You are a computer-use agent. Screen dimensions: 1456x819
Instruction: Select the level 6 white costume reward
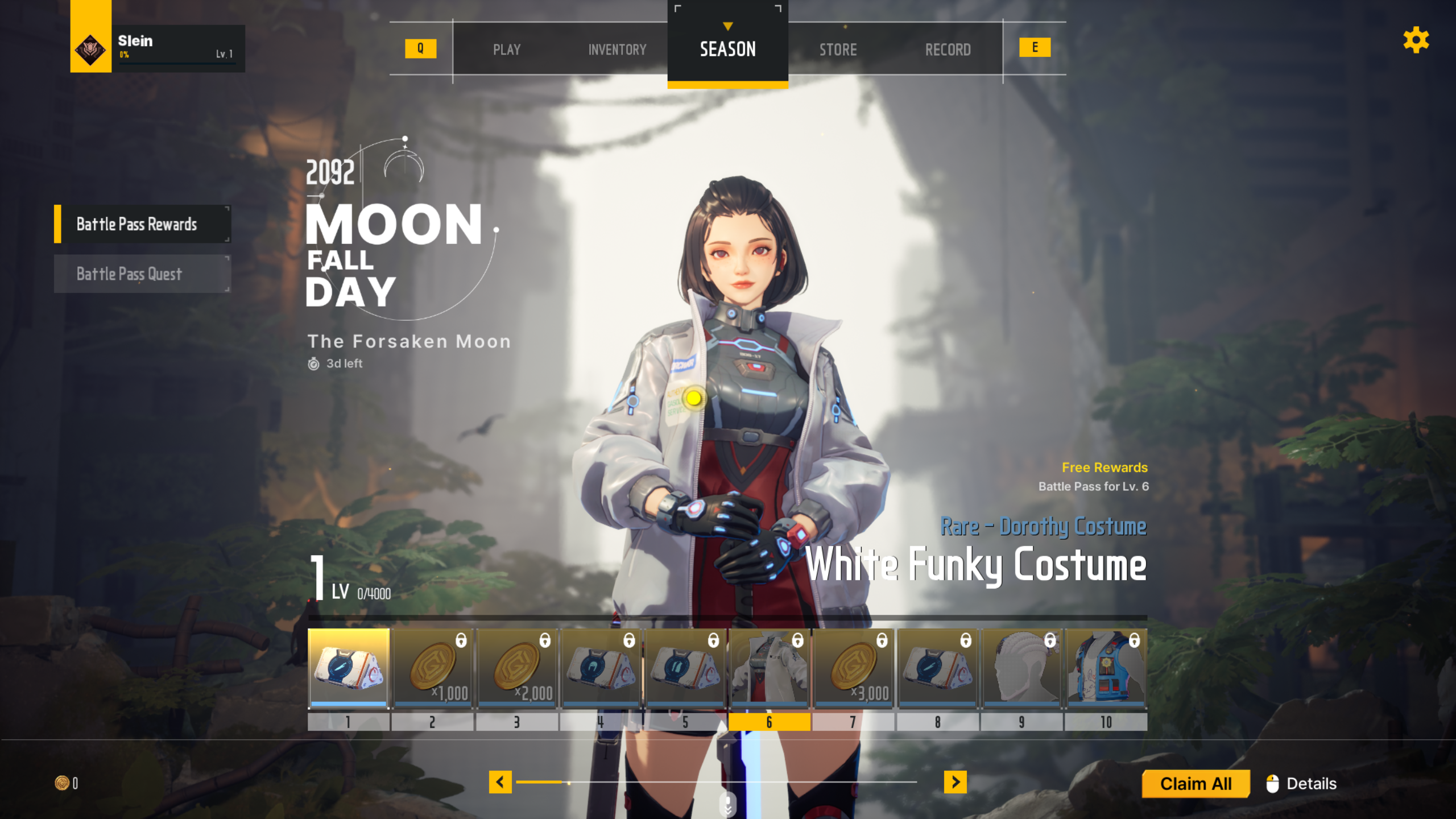(x=769, y=668)
